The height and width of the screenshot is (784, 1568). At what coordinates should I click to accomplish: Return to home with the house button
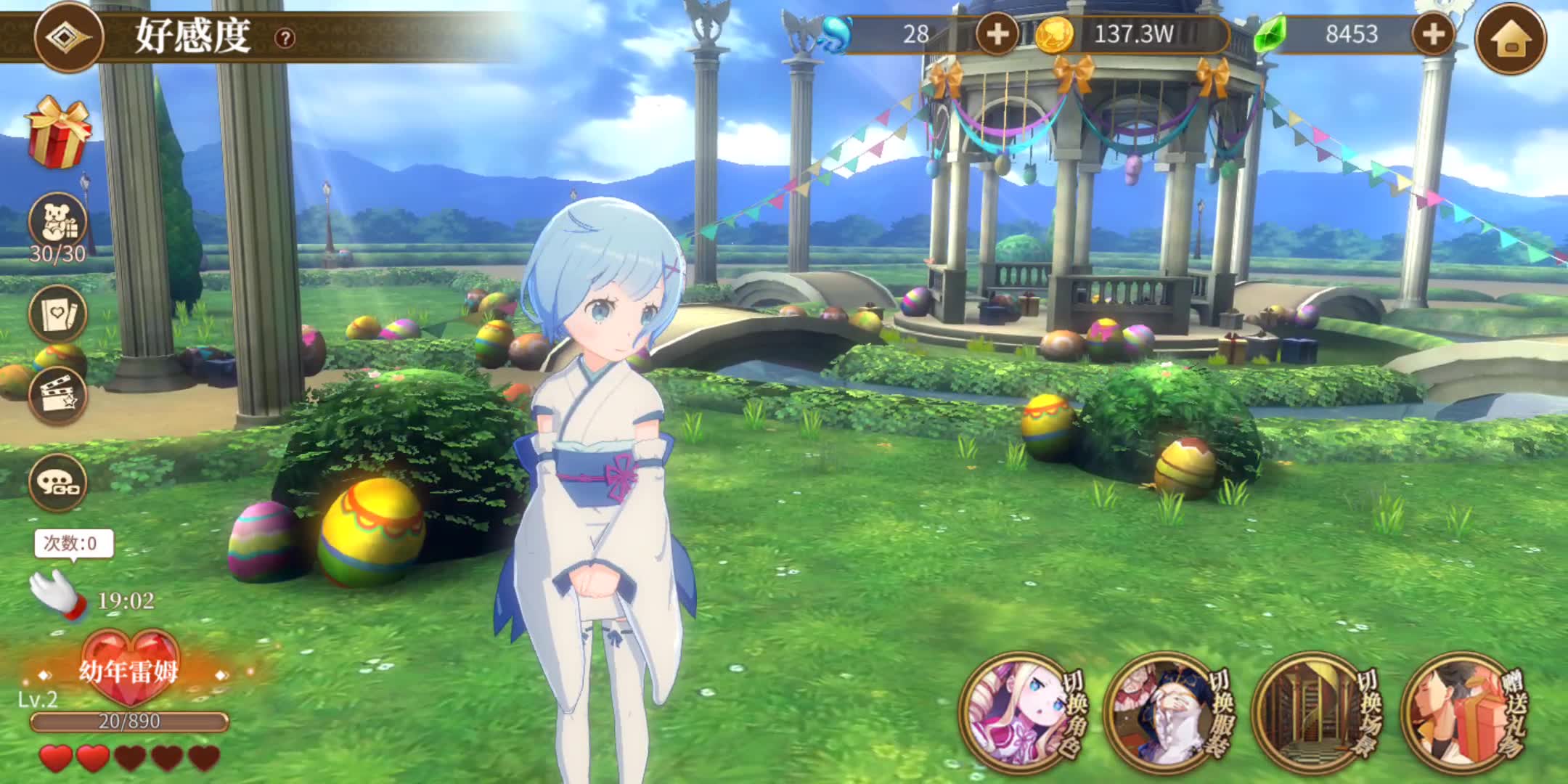(1511, 38)
